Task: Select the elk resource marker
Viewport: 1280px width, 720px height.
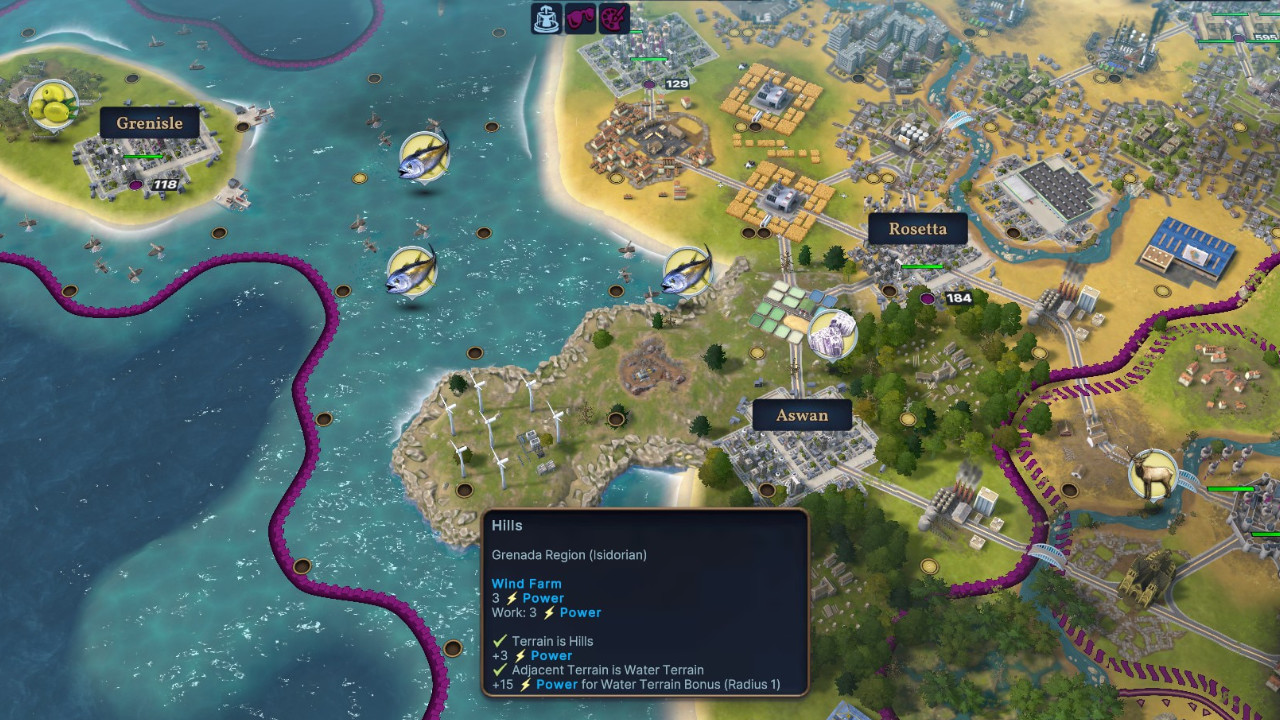Action: pyautogui.click(x=1152, y=474)
